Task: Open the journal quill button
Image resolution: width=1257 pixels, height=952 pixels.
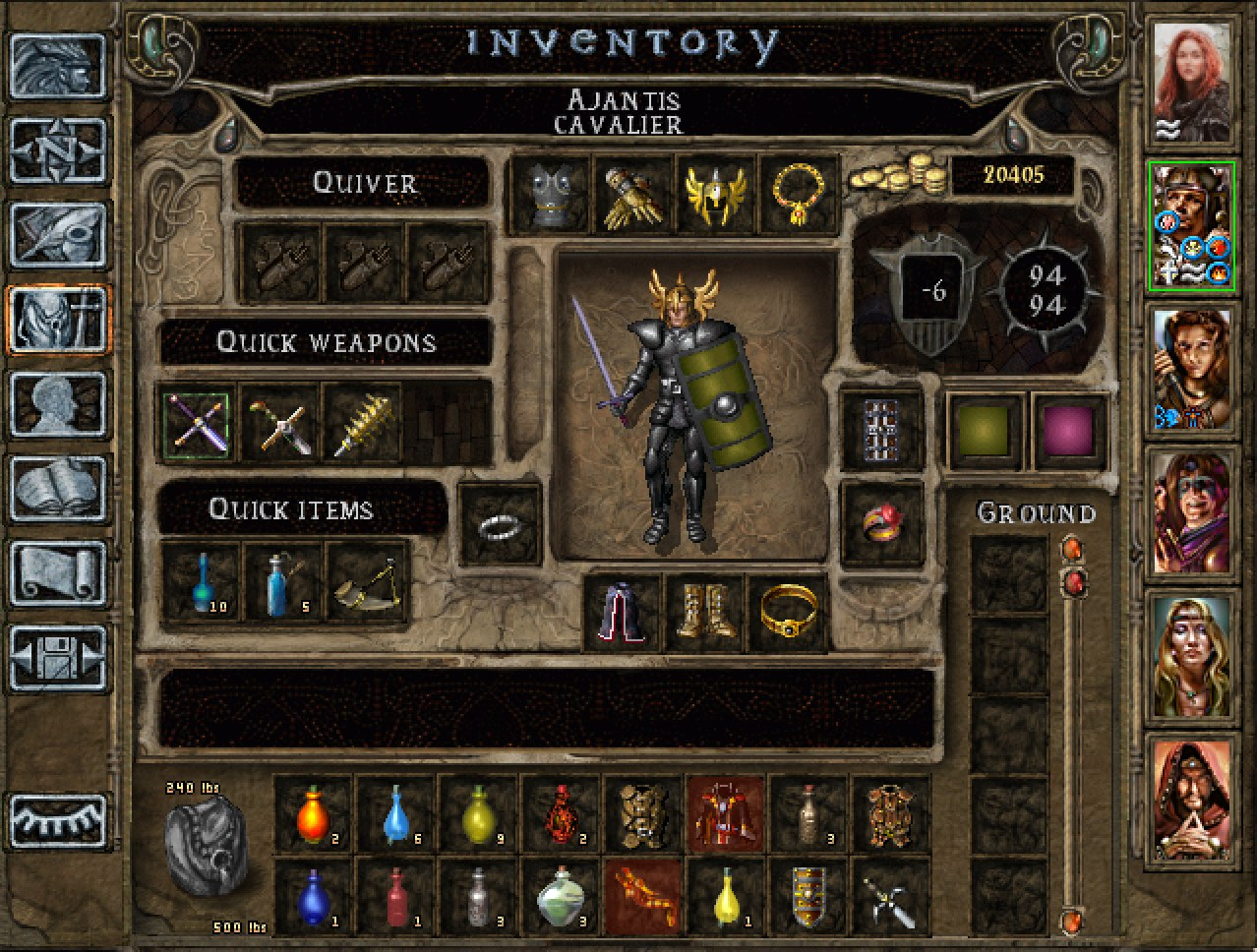Action: [x=58, y=236]
